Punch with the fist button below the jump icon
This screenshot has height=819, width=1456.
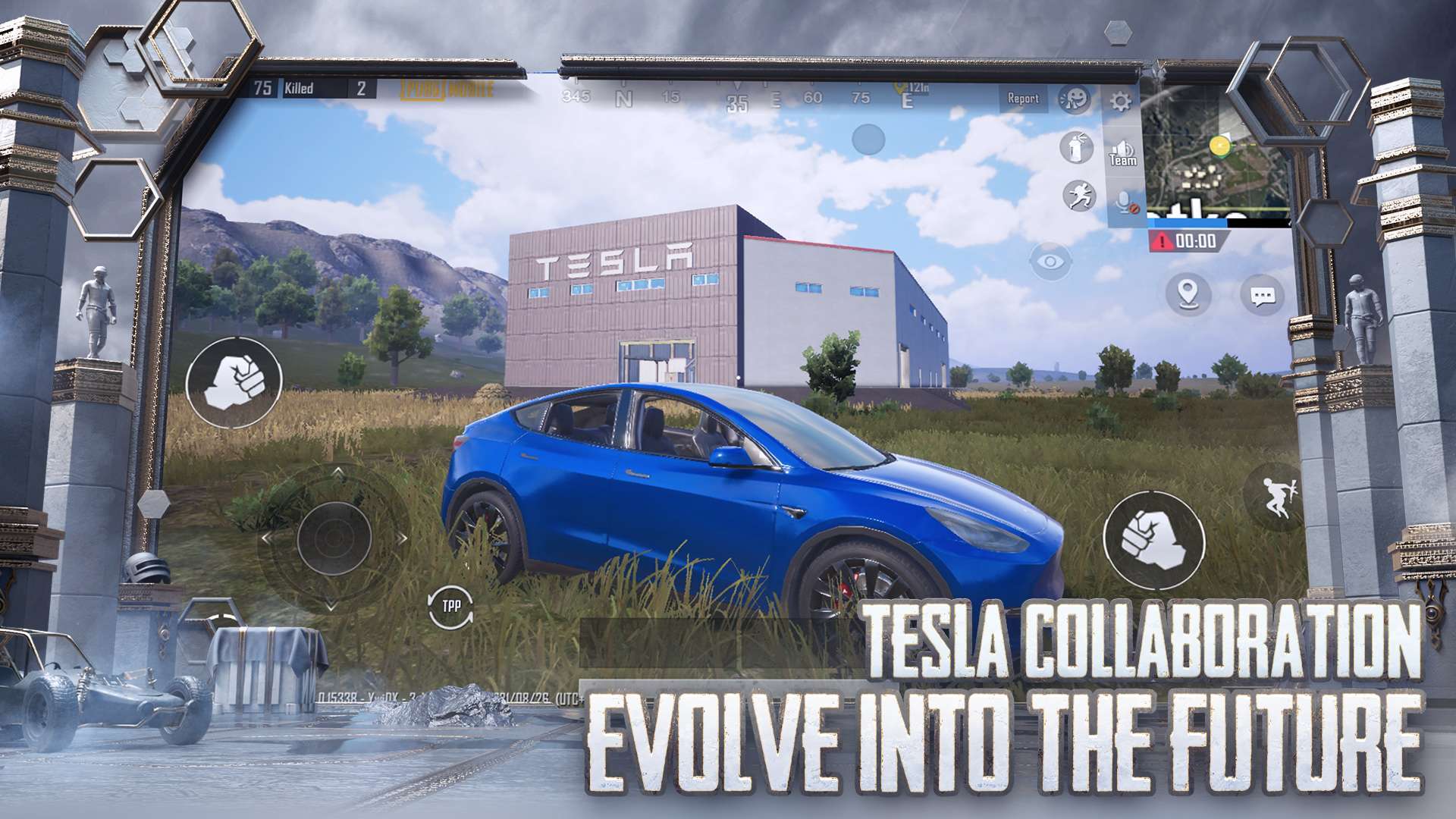[1154, 539]
